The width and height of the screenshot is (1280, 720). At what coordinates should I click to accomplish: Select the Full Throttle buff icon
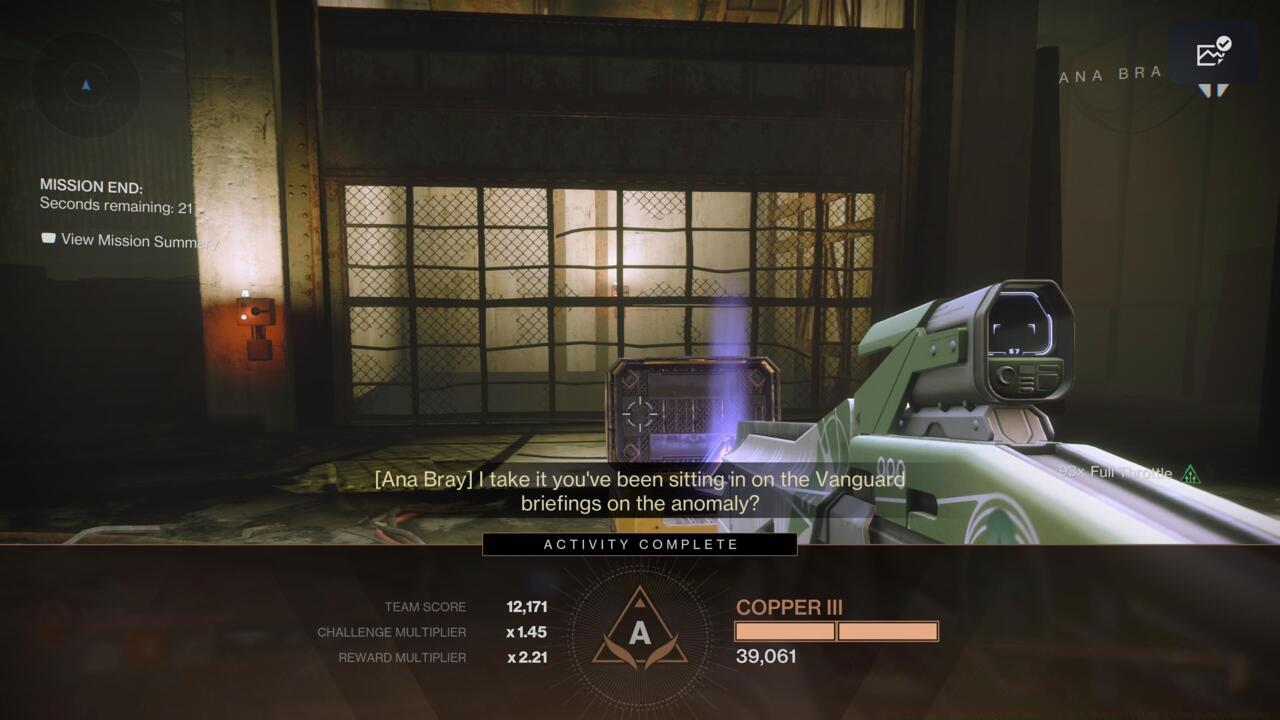[x=1190, y=474]
